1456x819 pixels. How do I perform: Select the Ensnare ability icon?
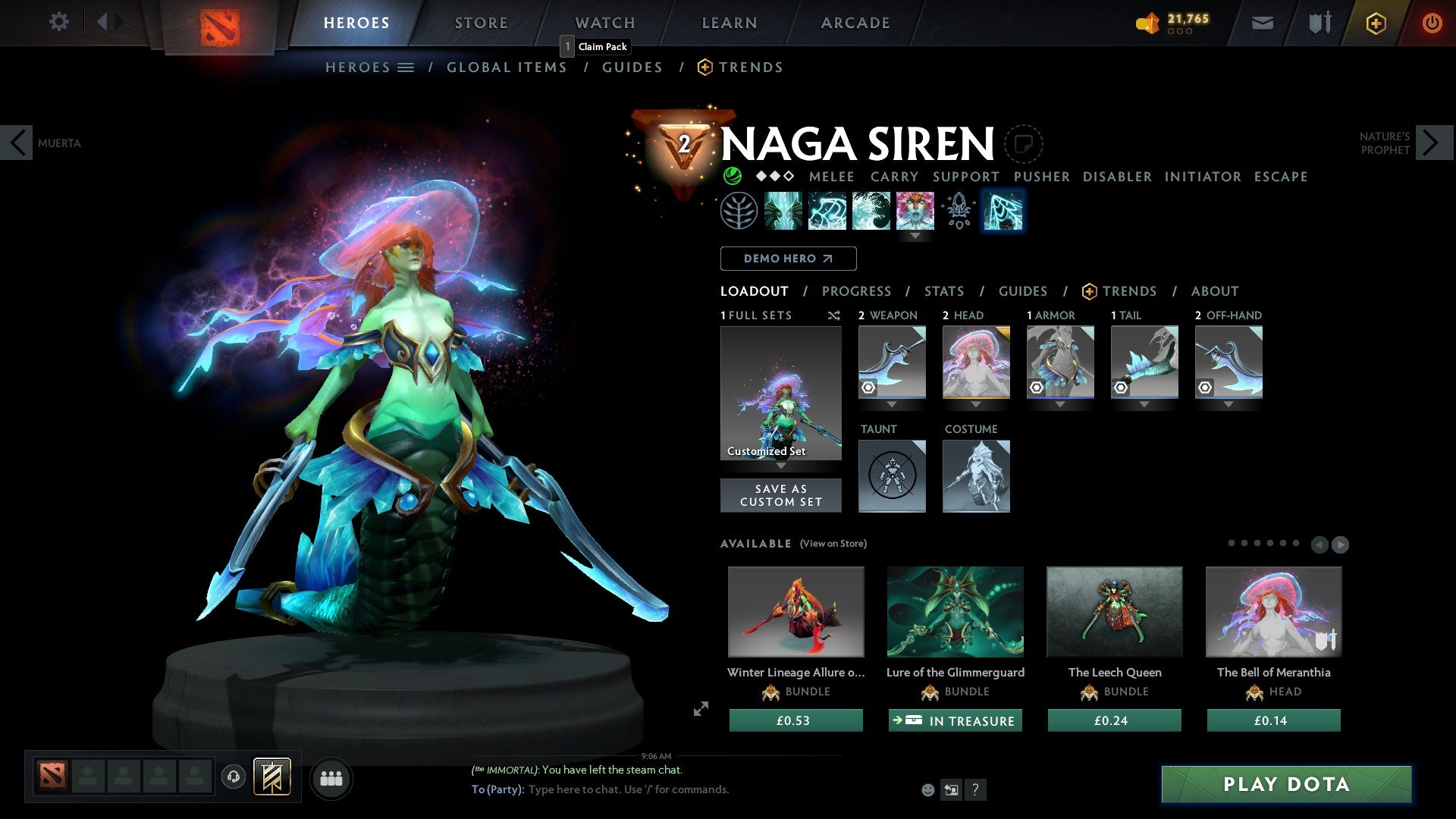[x=828, y=211]
